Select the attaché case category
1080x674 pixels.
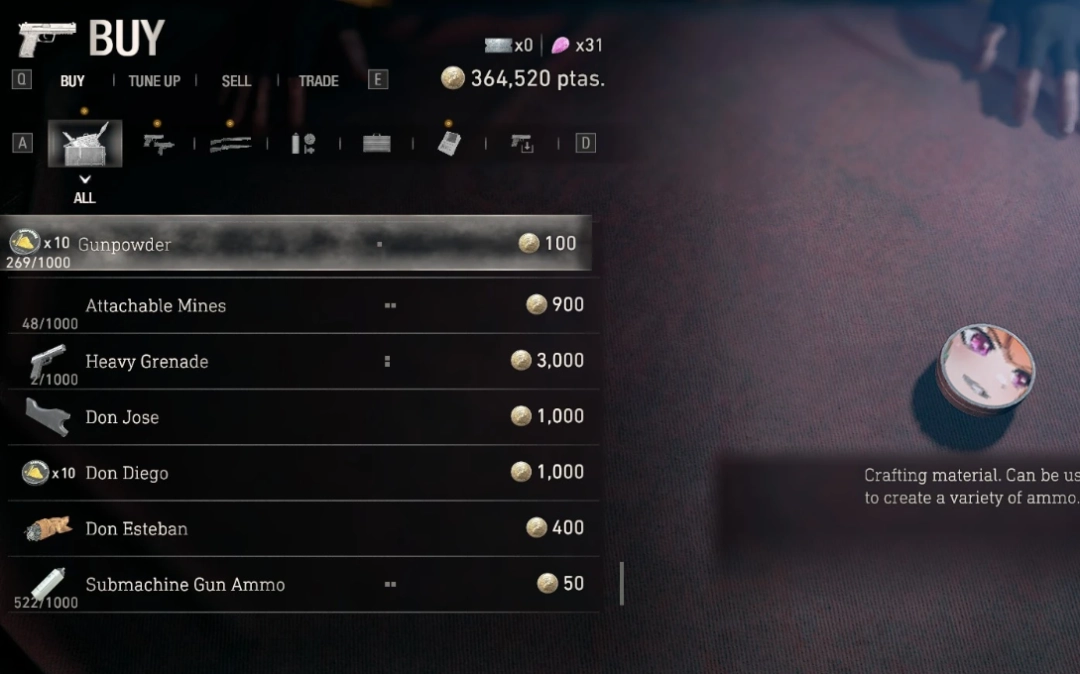pos(376,144)
